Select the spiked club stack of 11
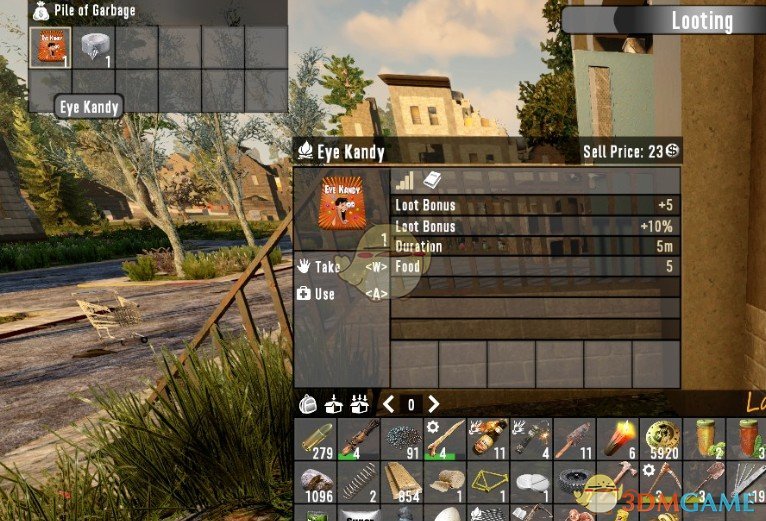 575,438
